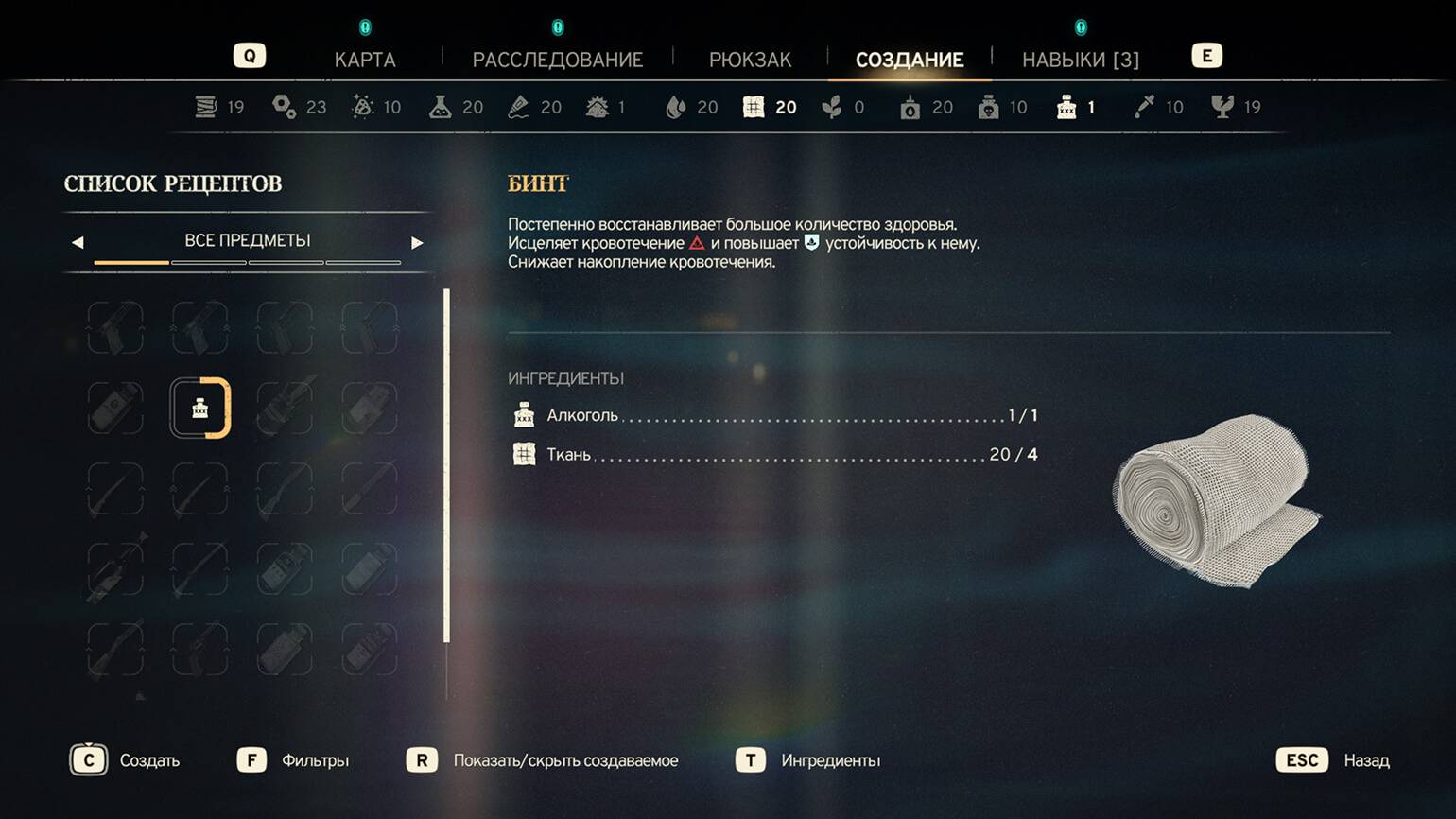Click the Ткань ingredient row

(773, 455)
